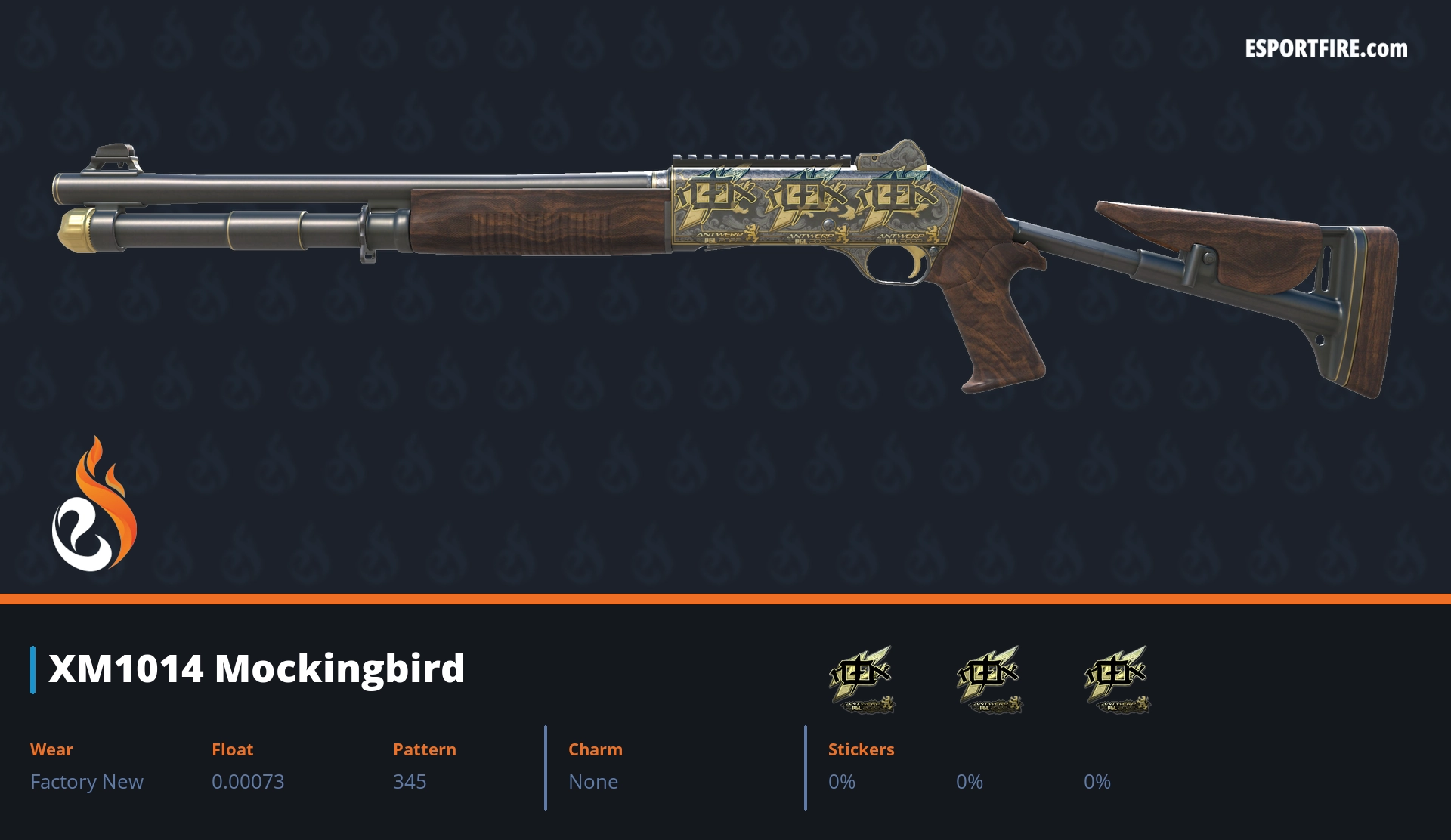Click the Esportfire flame logo
The width and height of the screenshot is (1451, 840).
coord(94,505)
